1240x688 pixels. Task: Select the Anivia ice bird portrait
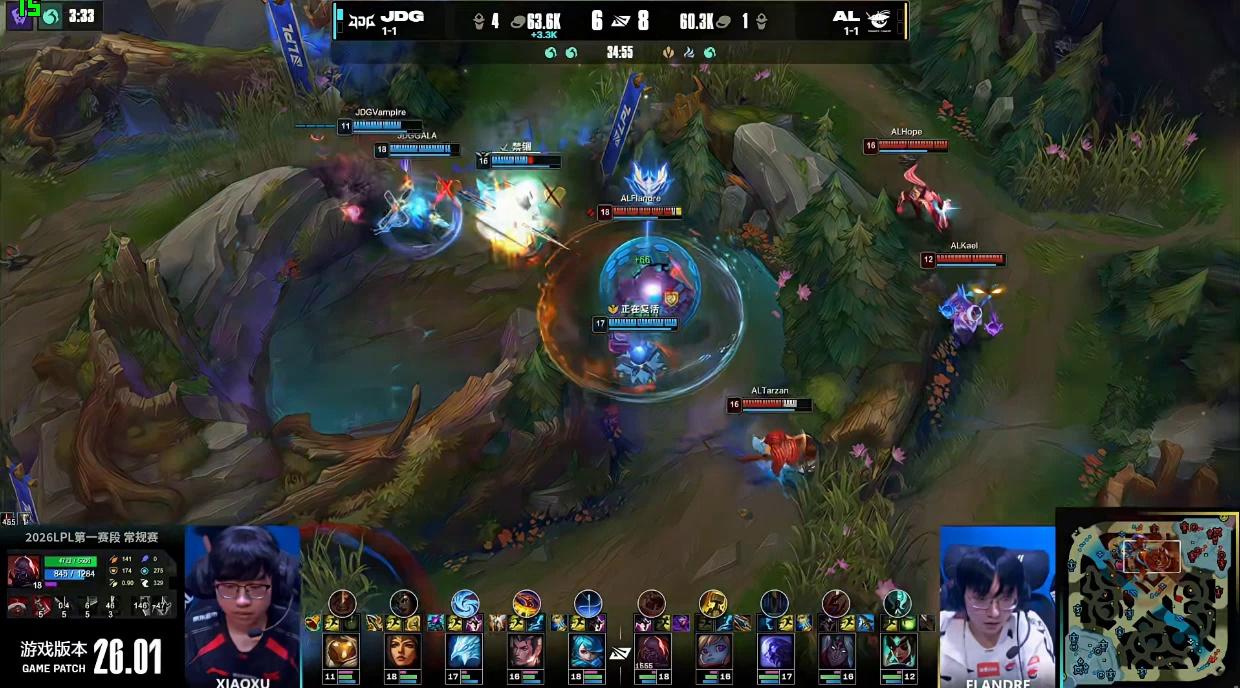coord(465,651)
